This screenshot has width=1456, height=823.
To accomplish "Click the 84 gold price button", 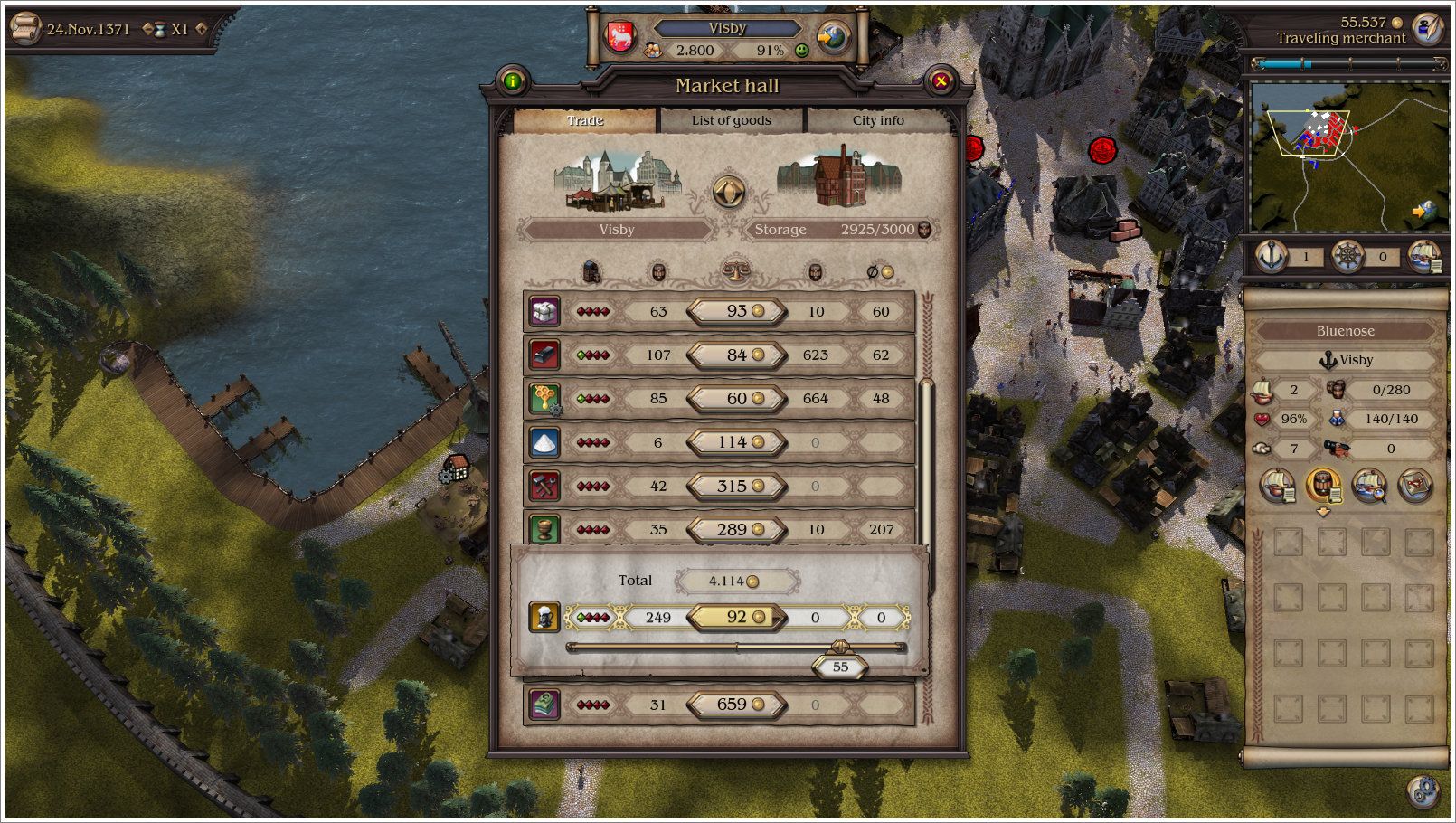I will click(x=736, y=355).
